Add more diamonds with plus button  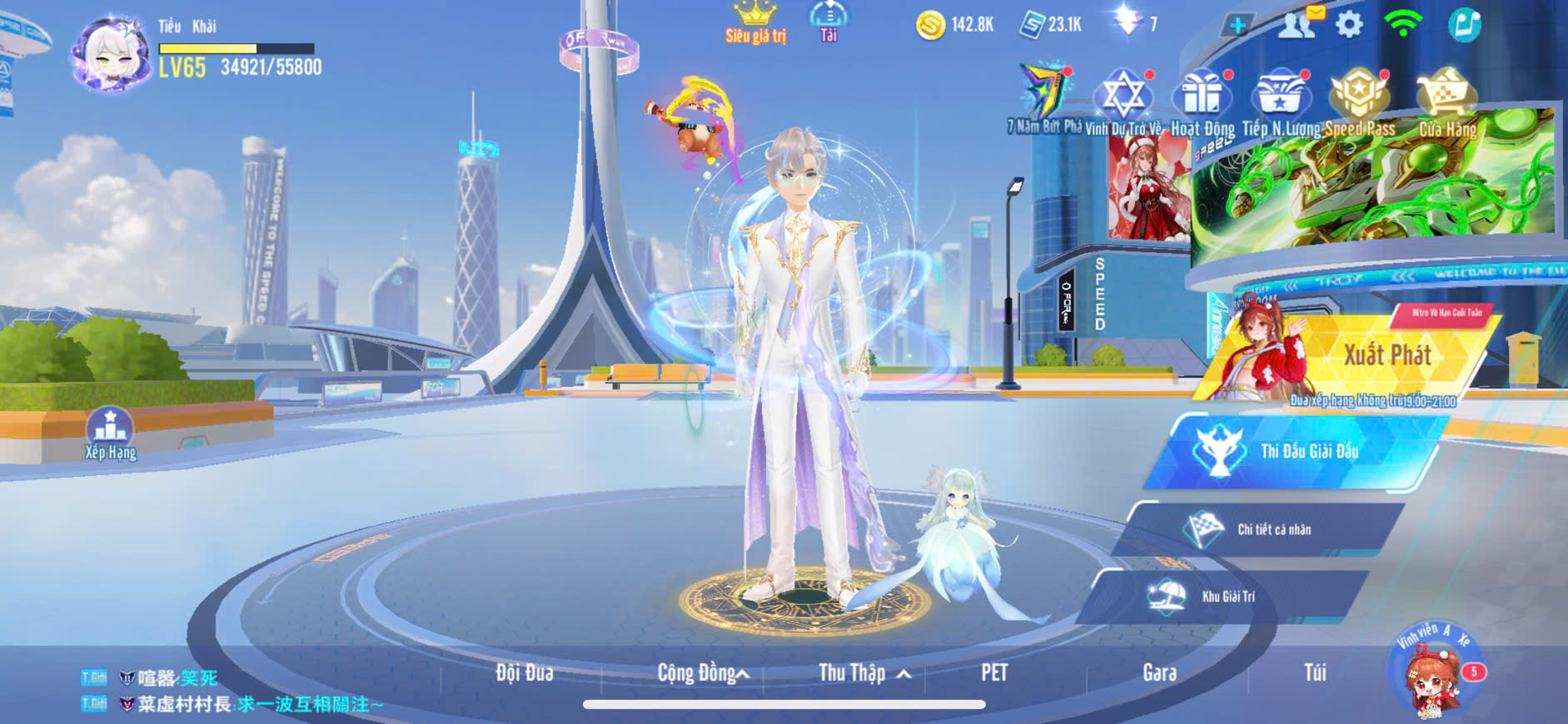pyautogui.click(x=1237, y=25)
